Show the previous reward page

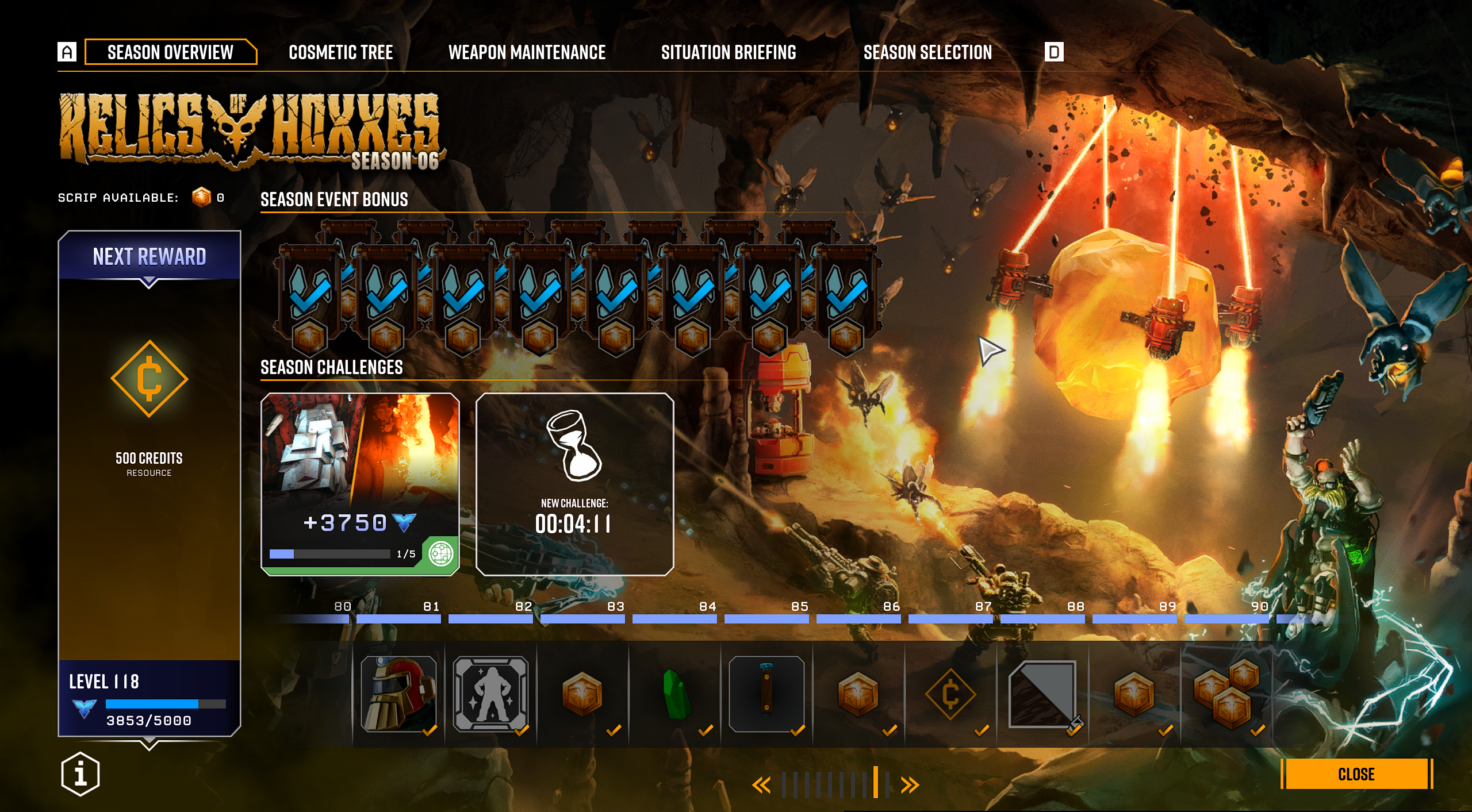click(762, 785)
